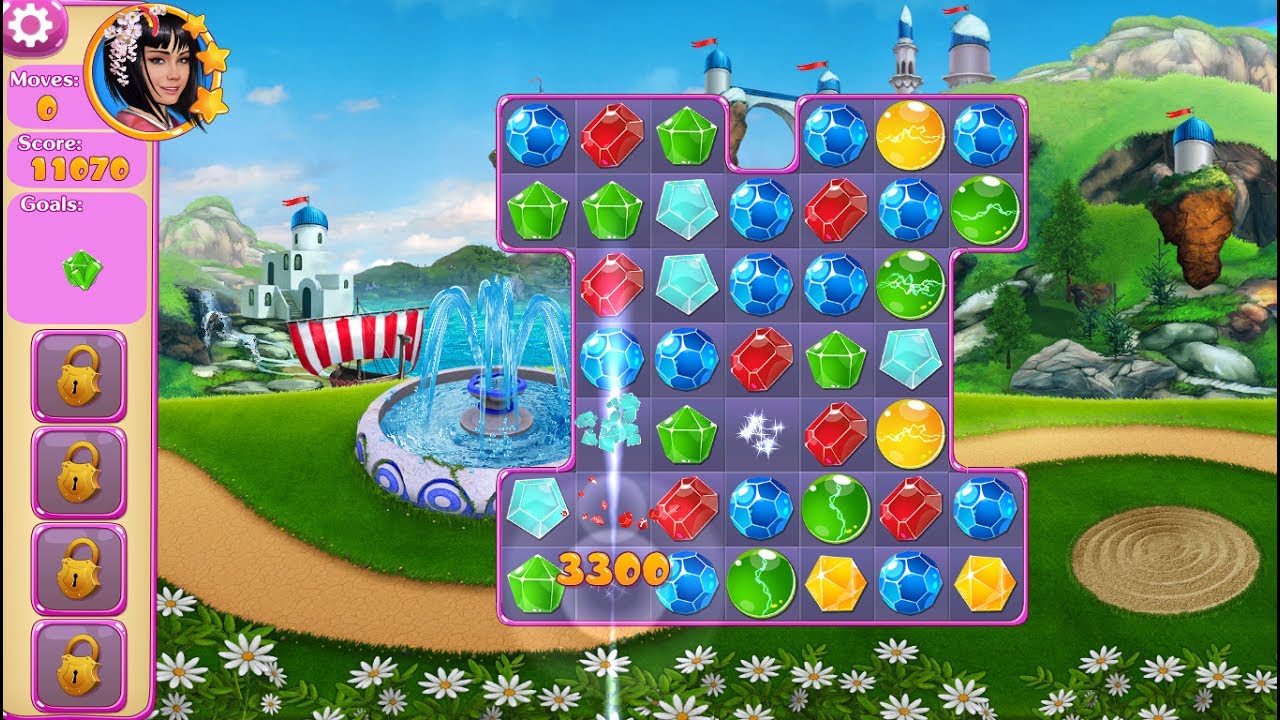Select the green gem in the bottom-left corner

point(536,583)
